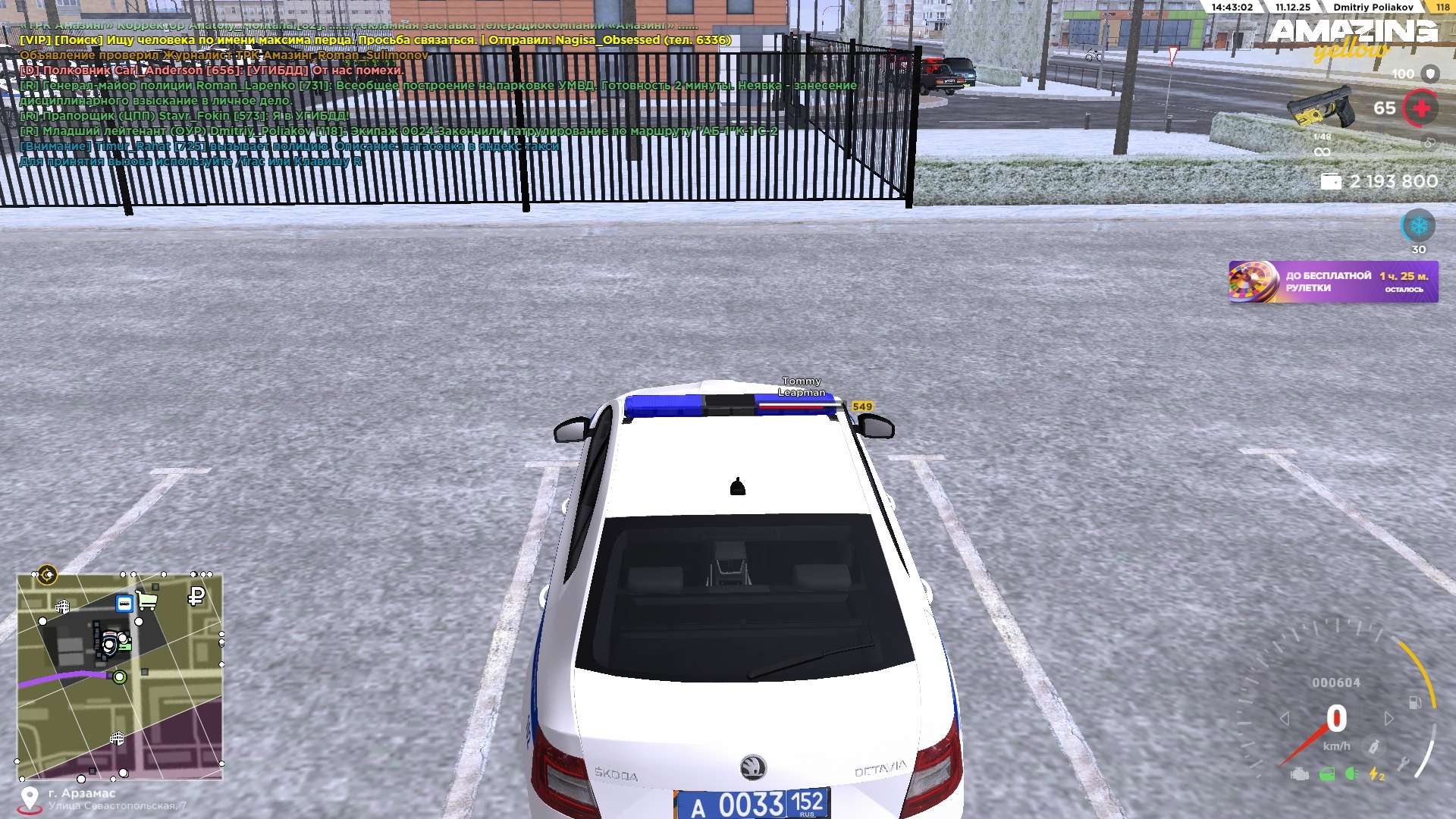Select the blue bus stop minimap marker
Screen dimensions: 1456x819
(x=124, y=604)
